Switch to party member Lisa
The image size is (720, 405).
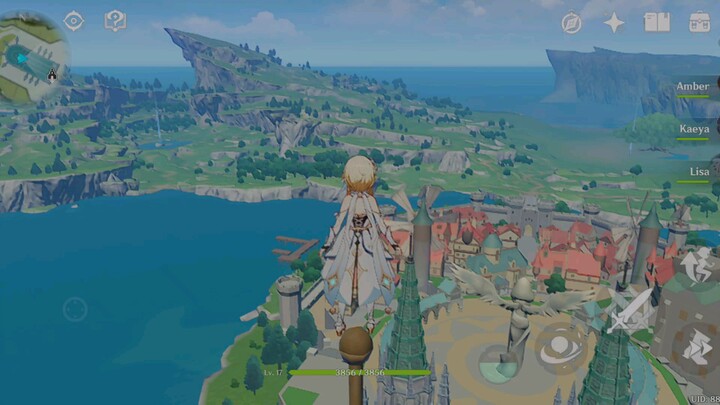pyautogui.click(x=699, y=172)
